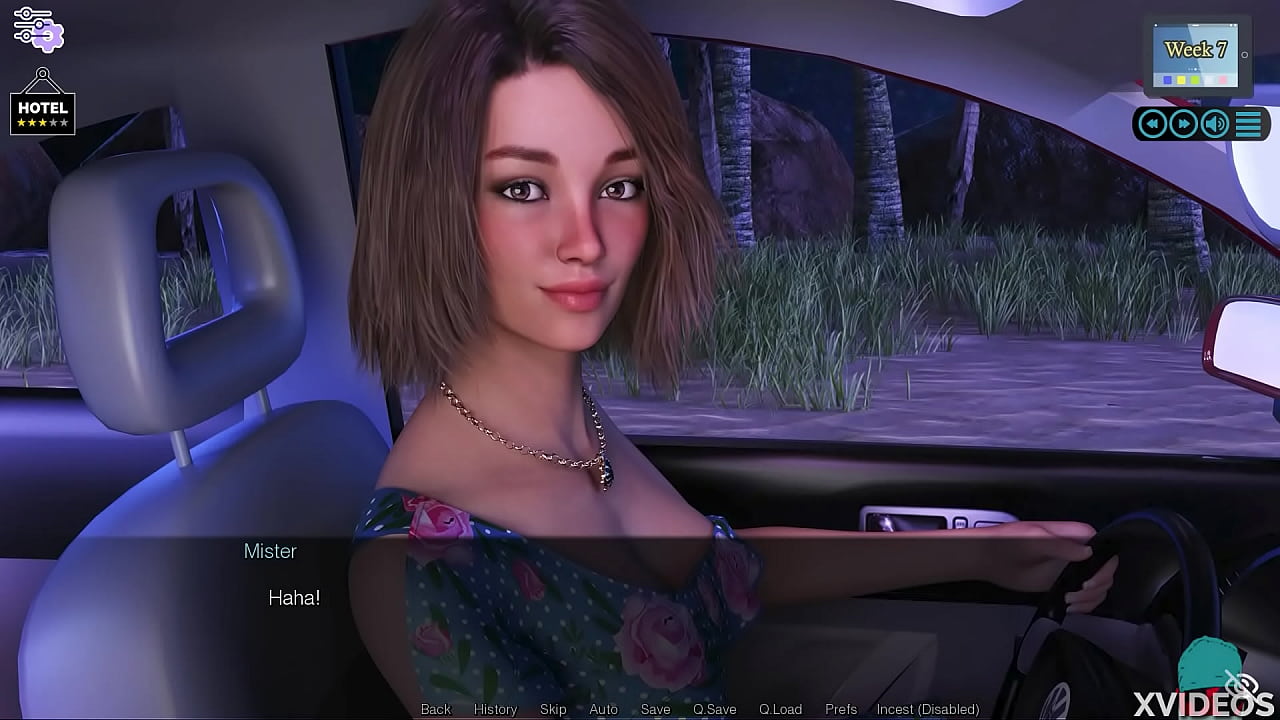Open the Week 7 calendar panel
Image resolution: width=1280 pixels, height=720 pixels.
click(x=1195, y=56)
